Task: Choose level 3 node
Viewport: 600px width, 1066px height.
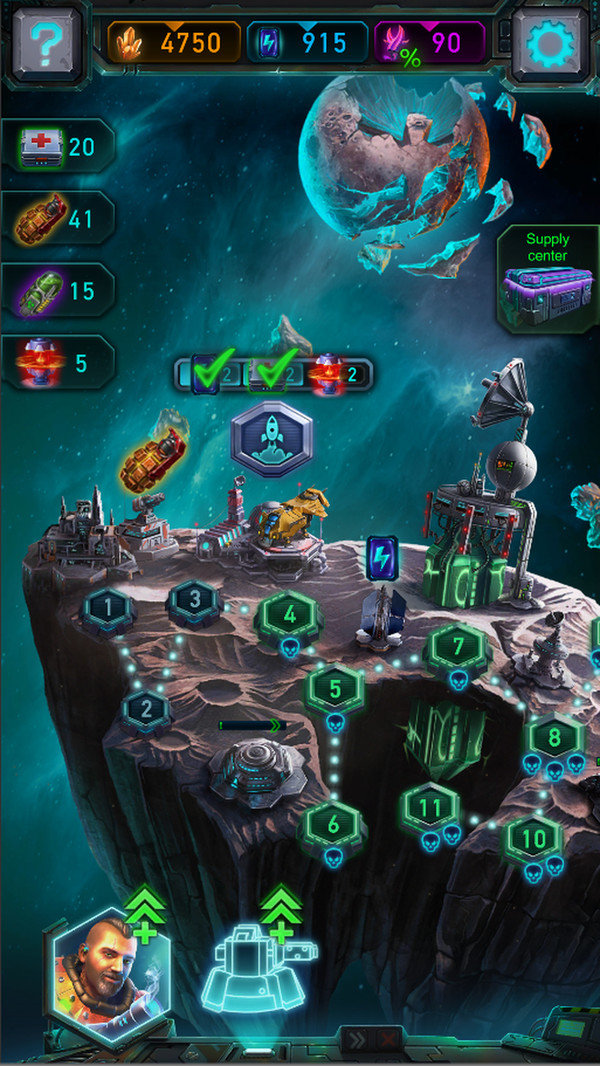Action: (x=195, y=602)
